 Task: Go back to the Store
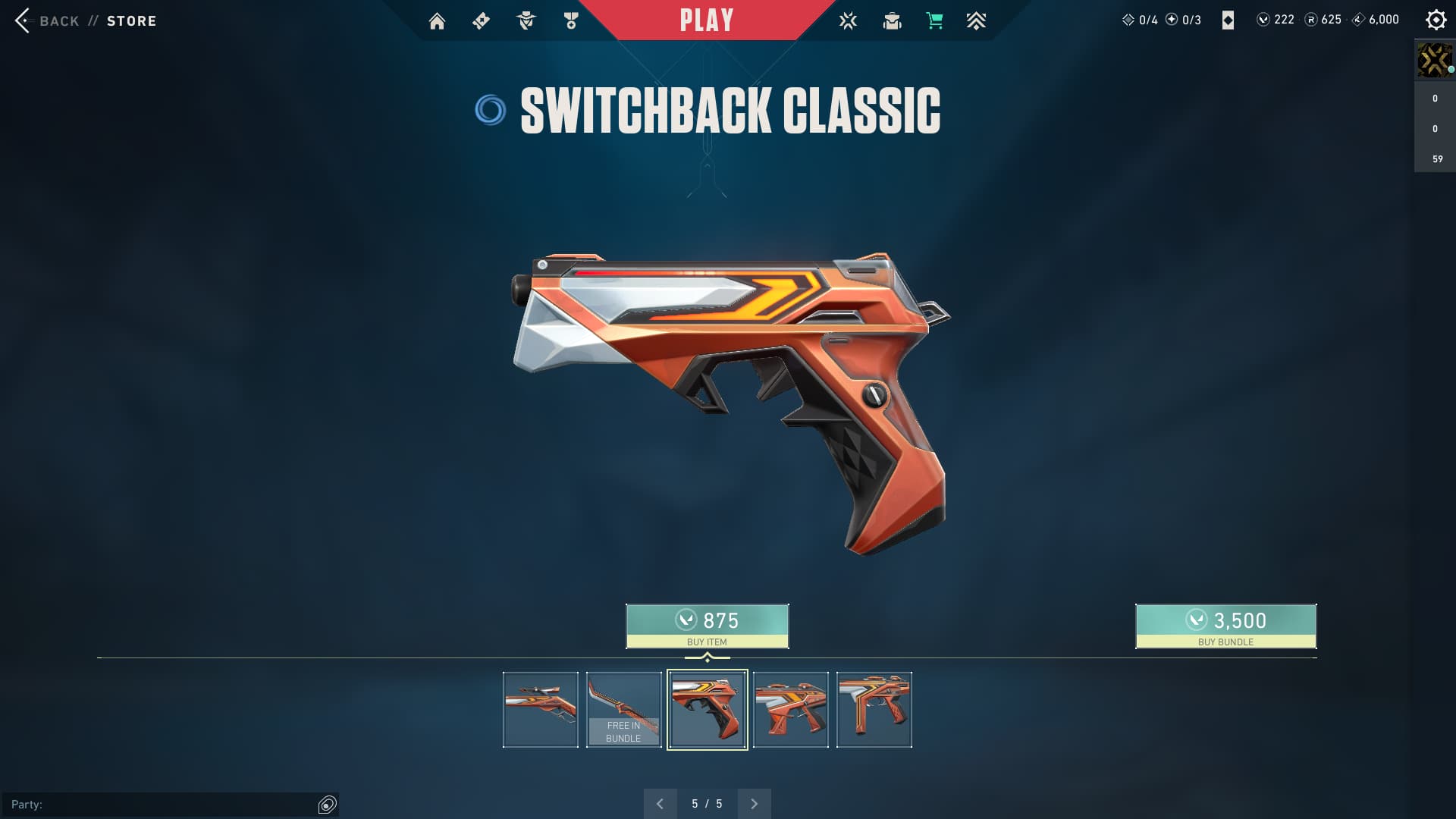(x=85, y=20)
